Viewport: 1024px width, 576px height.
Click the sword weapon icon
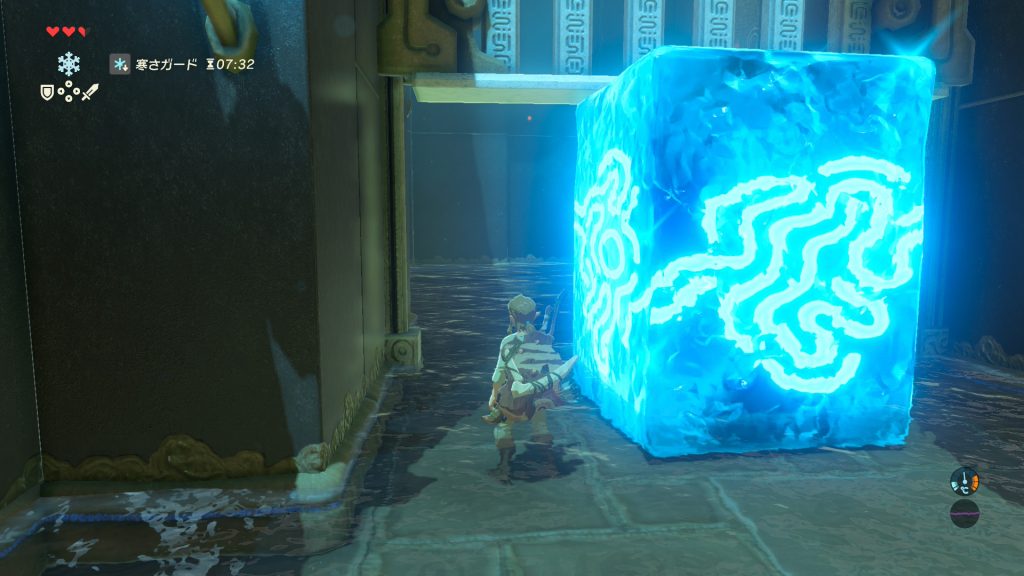pyautogui.click(x=89, y=92)
